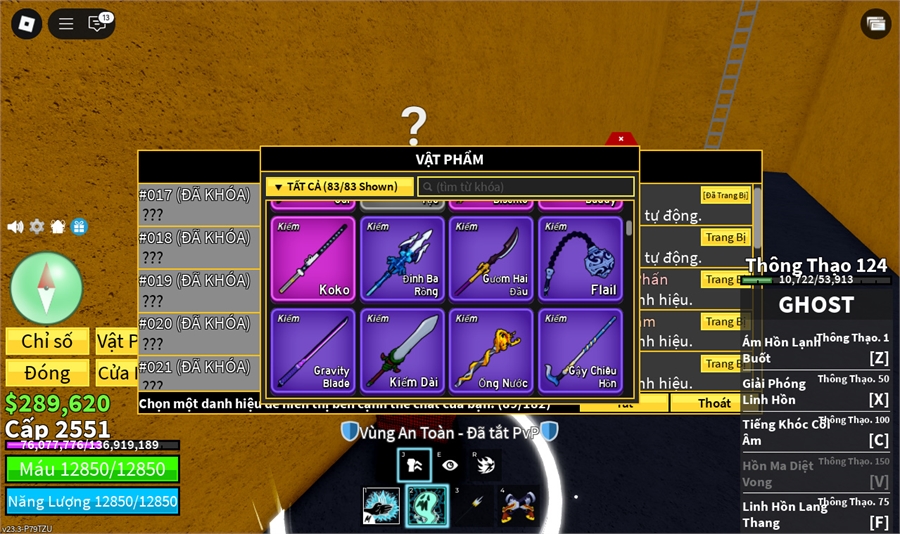Open the Roblox chat button
This screenshot has height=534, width=900.
(x=98, y=24)
